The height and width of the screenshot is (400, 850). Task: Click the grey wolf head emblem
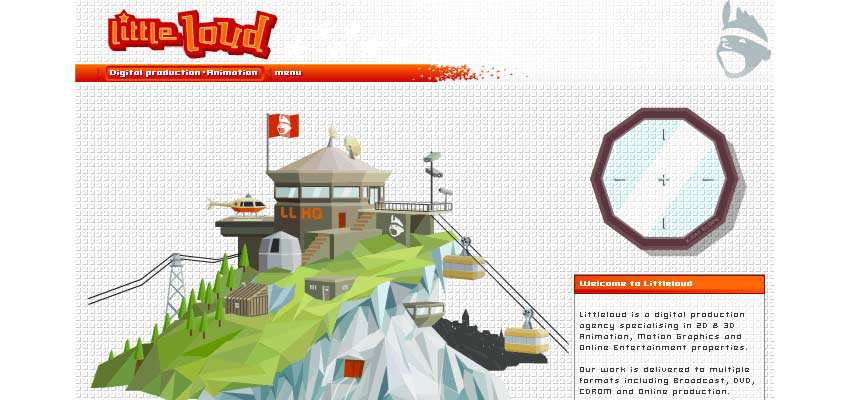743,40
